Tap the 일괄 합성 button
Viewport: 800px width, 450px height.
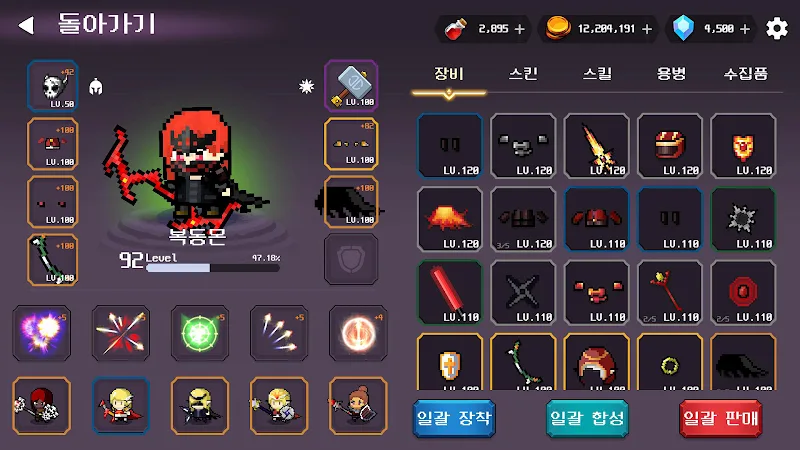pyautogui.click(x=587, y=419)
